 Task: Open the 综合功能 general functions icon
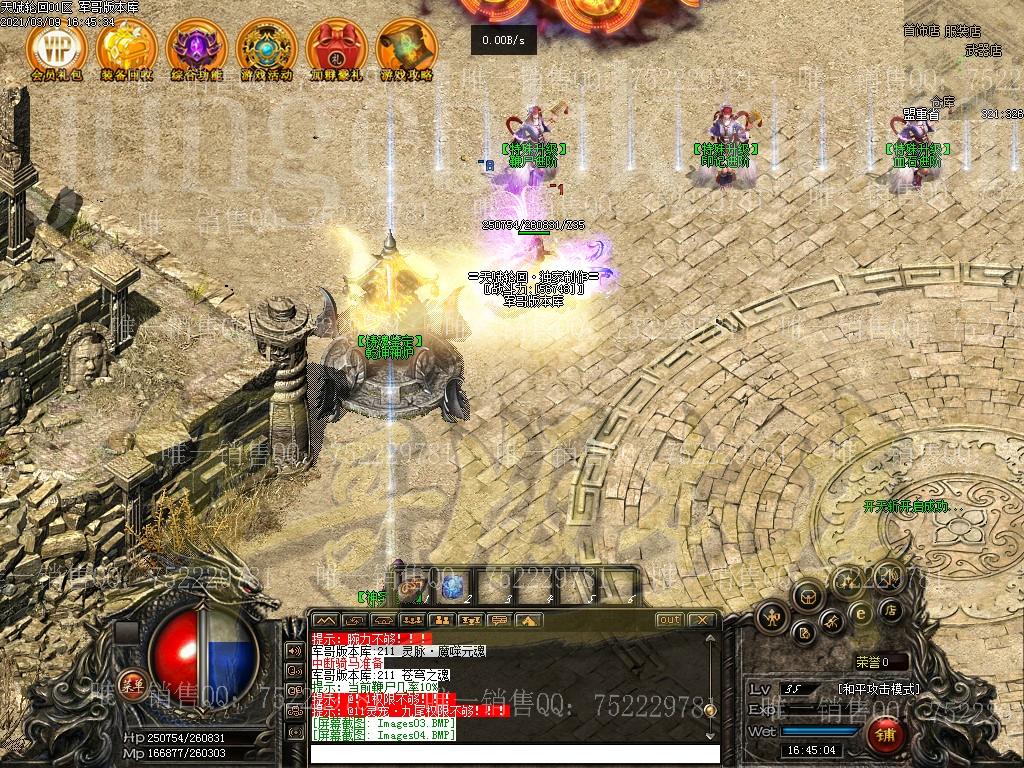(x=197, y=46)
